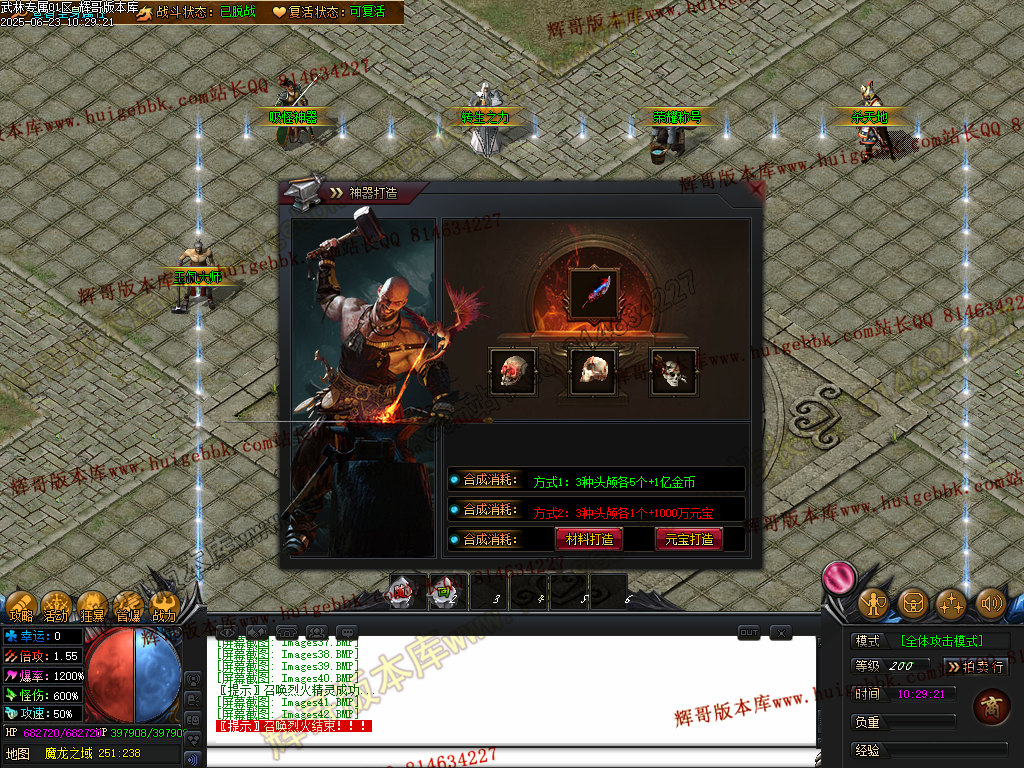Open the 拍卖行 auction house
This screenshot has width=1024, height=768.
pos(976,666)
